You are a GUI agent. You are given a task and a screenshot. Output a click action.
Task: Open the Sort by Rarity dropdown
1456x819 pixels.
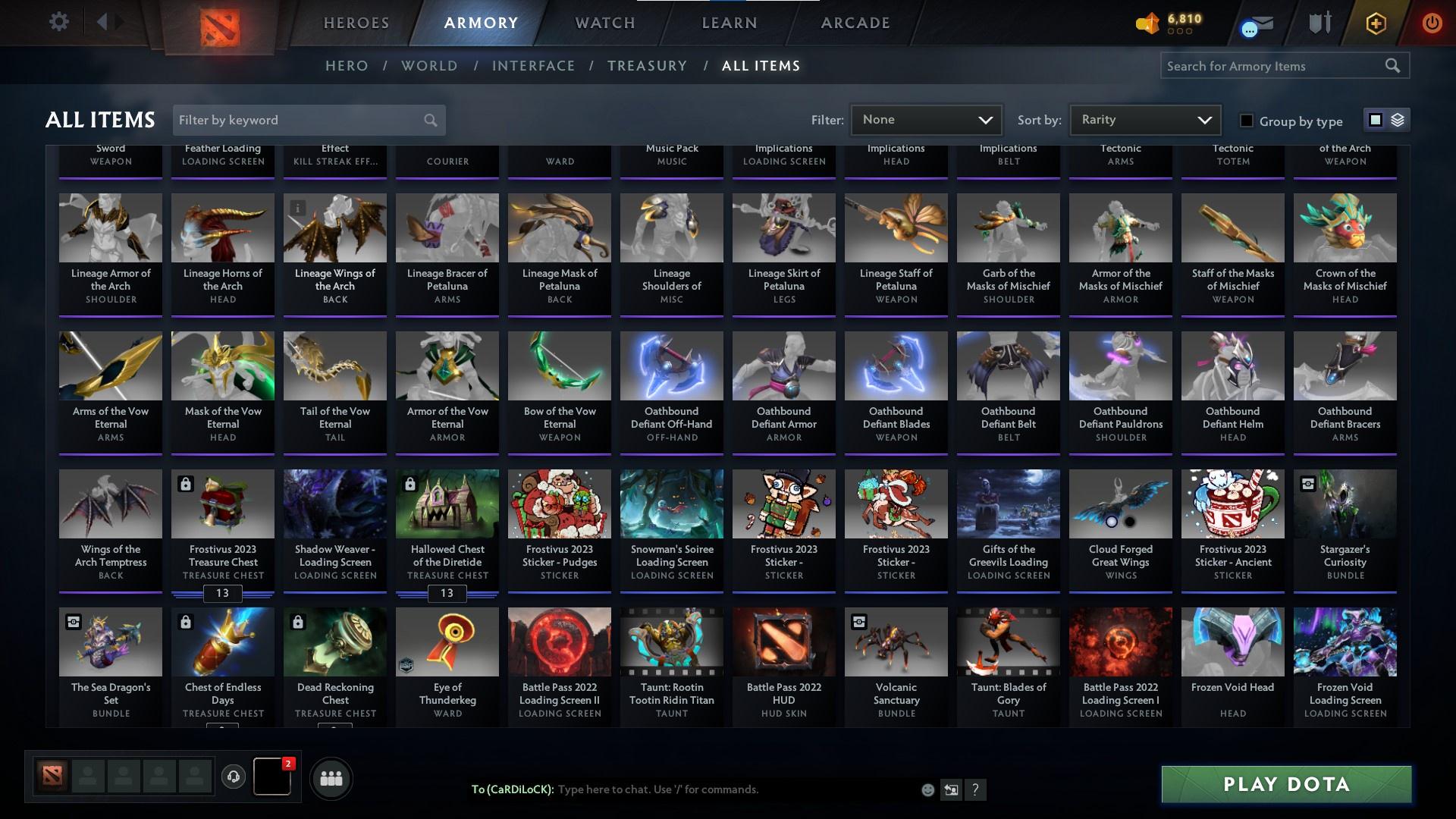coord(1144,119)
